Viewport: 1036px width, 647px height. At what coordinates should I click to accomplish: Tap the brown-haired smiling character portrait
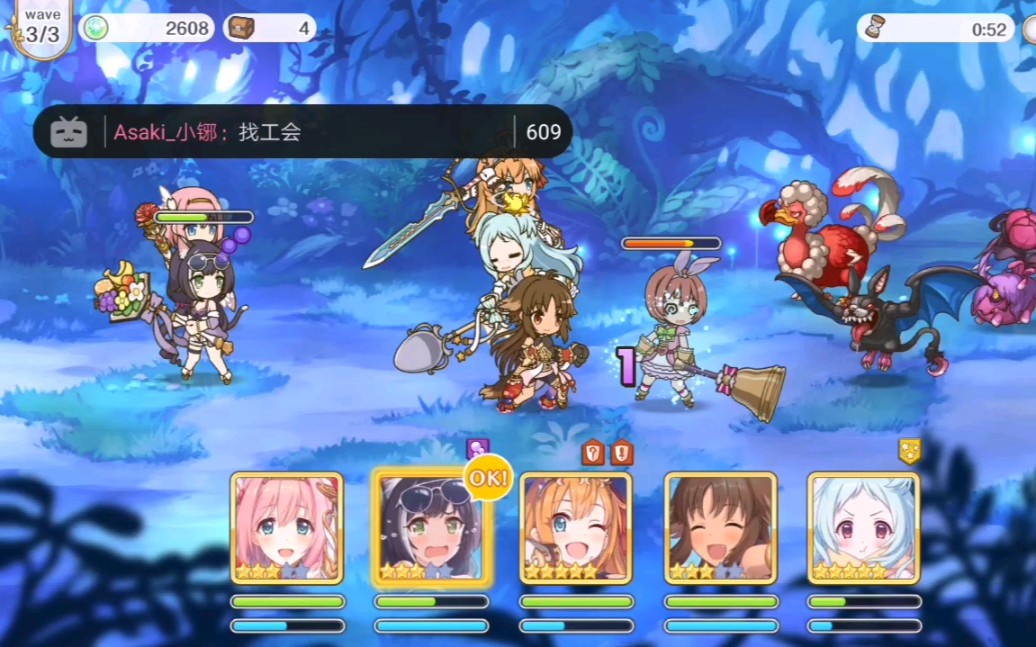[x=720, y=528]
